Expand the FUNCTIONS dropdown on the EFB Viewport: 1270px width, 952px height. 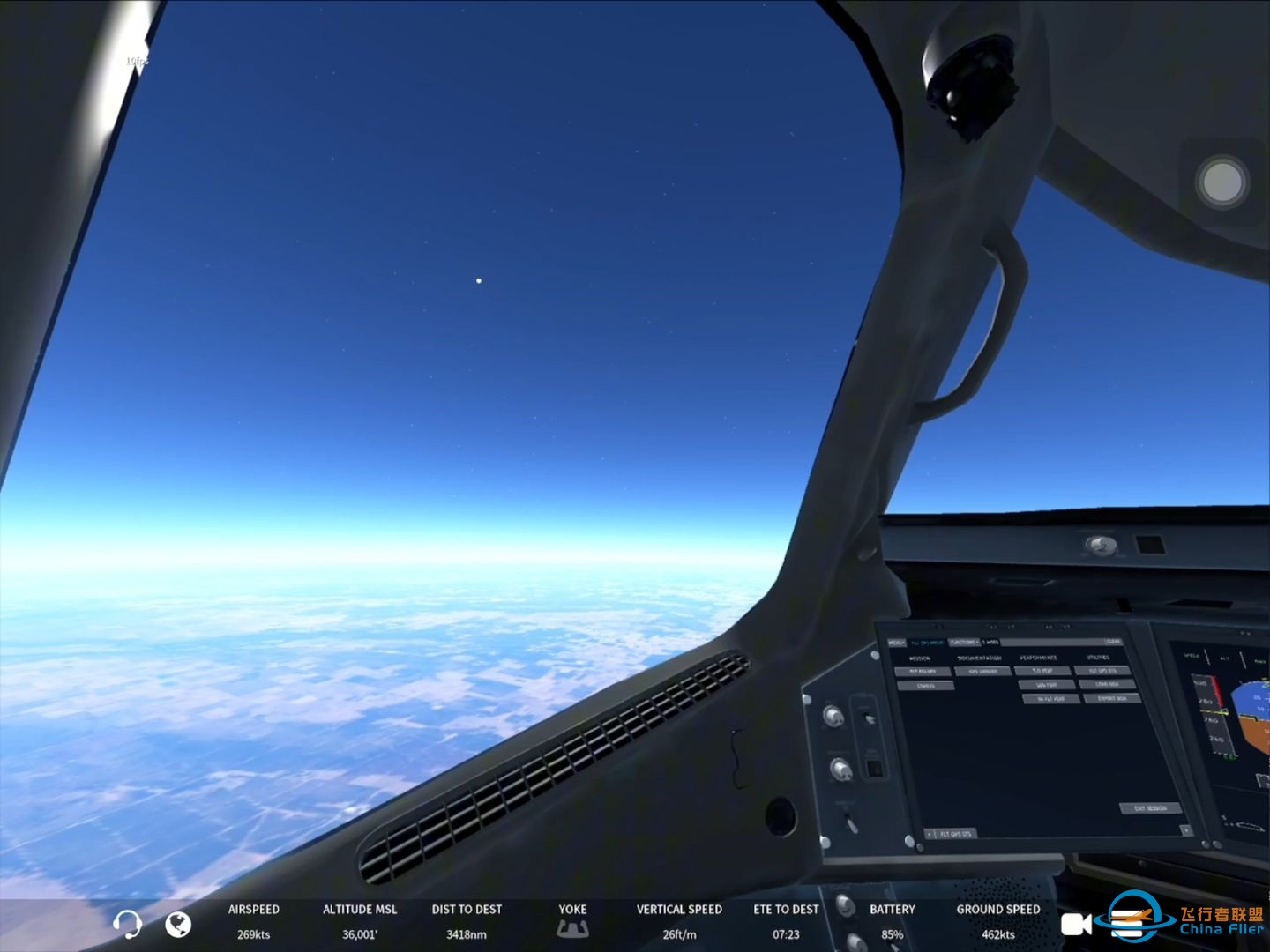(x=964, y=642)
